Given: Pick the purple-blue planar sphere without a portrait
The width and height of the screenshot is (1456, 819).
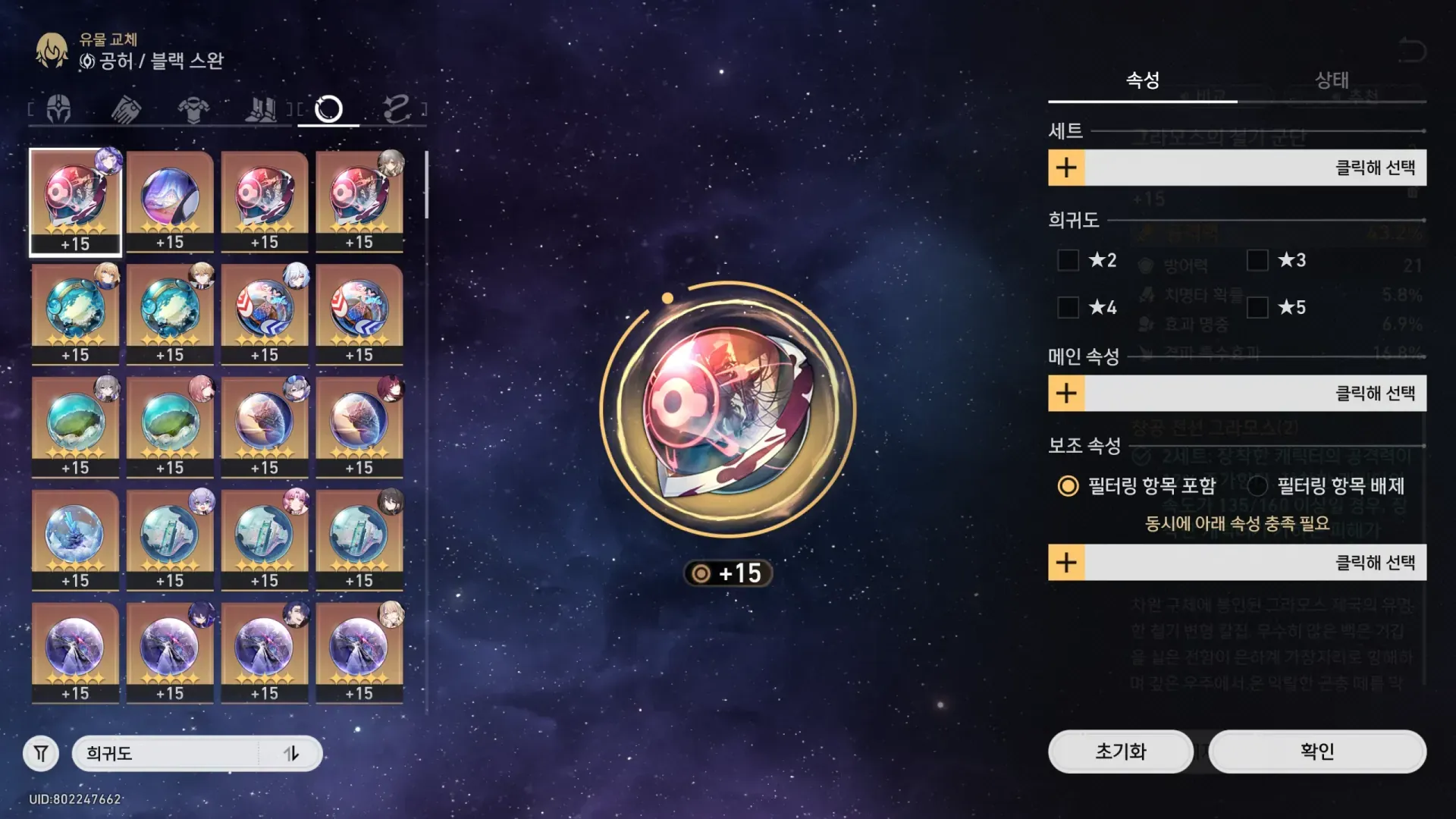Looking at the screenshot, I should point(170,200).
